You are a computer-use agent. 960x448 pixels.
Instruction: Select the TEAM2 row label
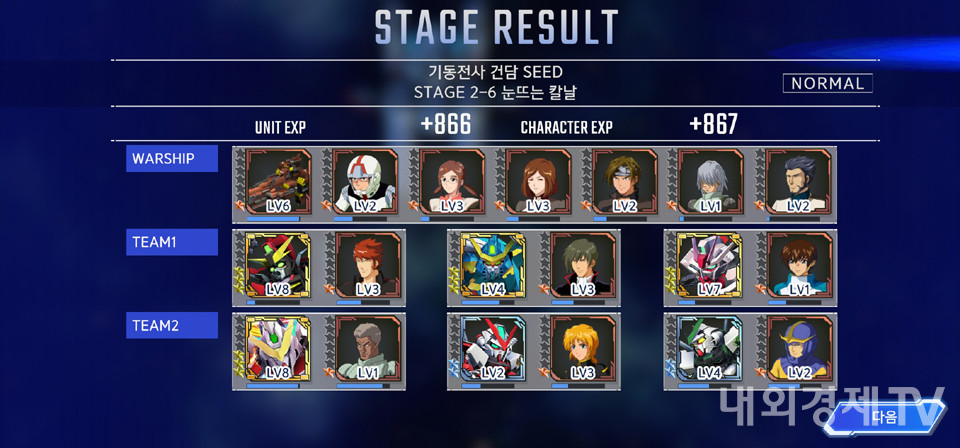(x=172, y=325)
